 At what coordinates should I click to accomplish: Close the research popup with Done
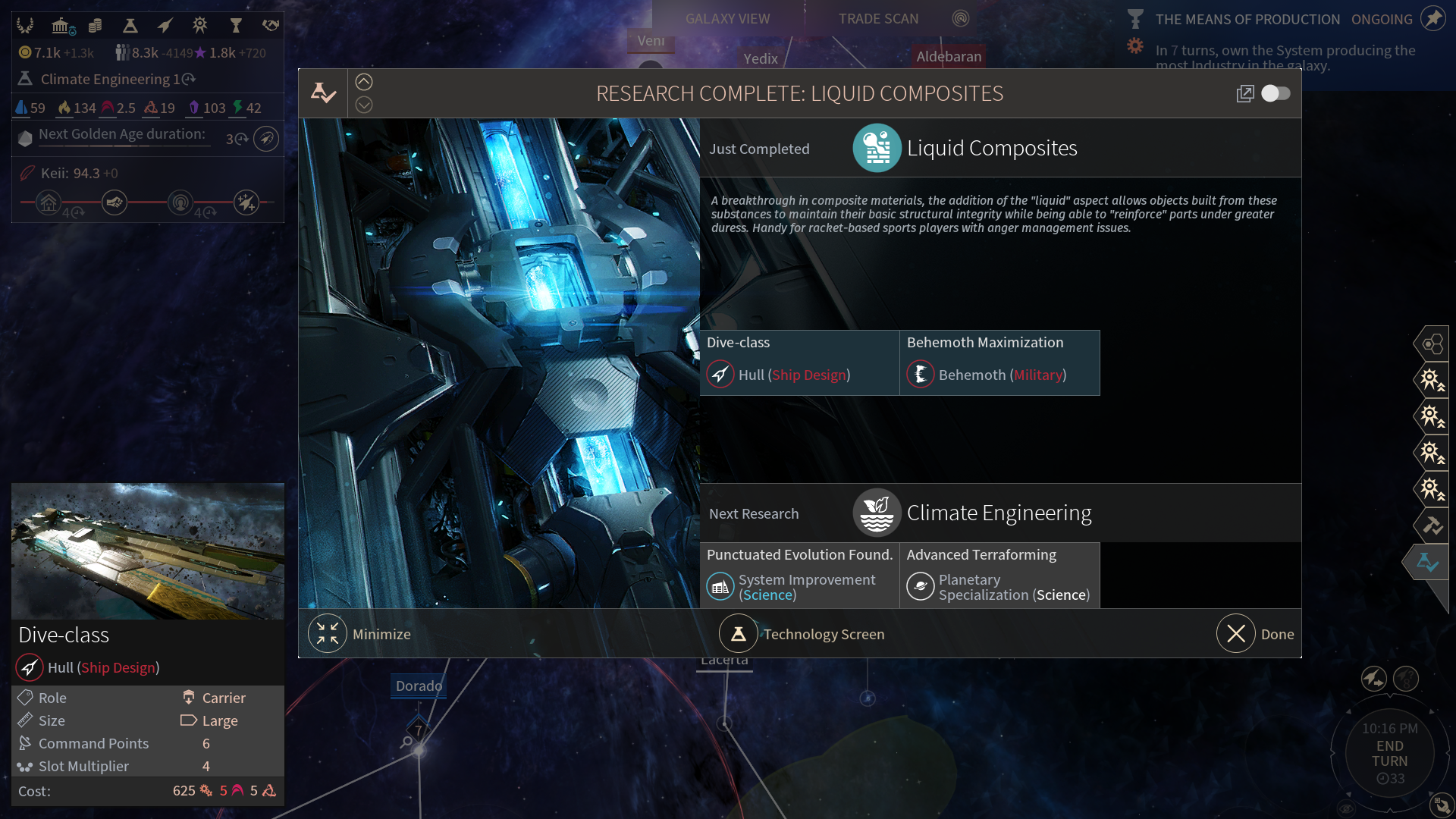[x=1236, y=634]
